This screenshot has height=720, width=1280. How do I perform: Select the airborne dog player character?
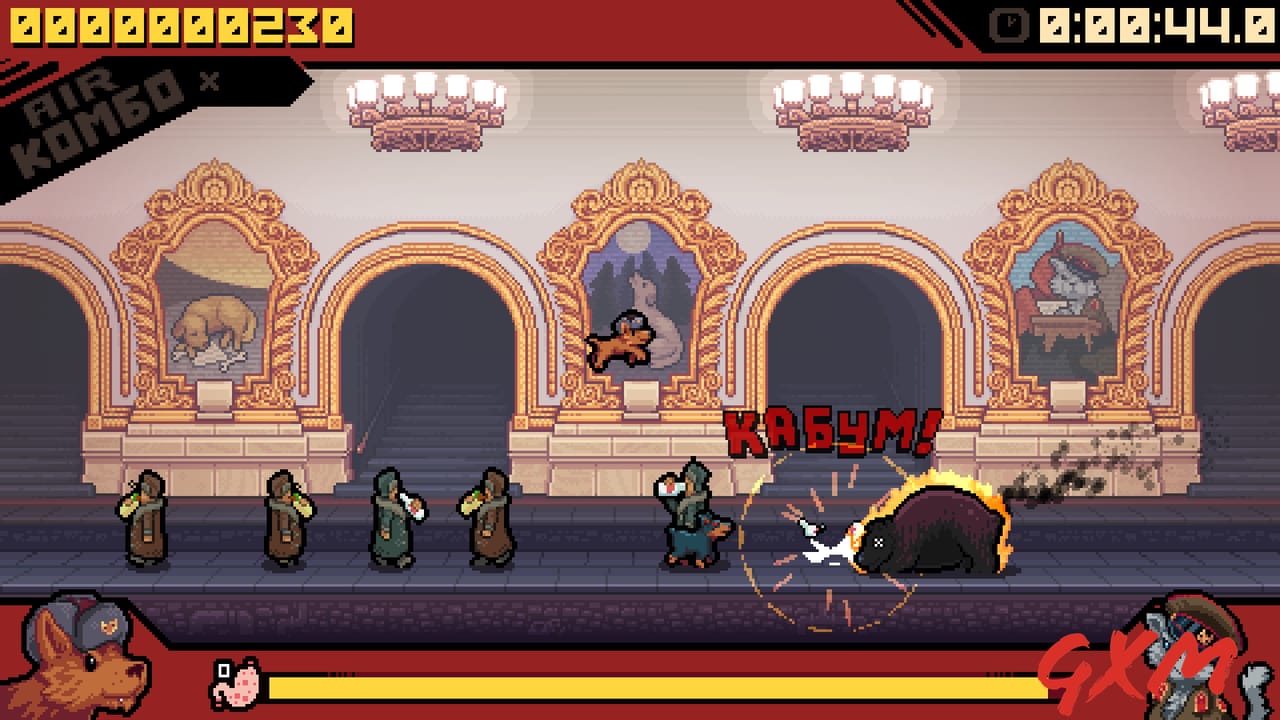tap(620, 340)
